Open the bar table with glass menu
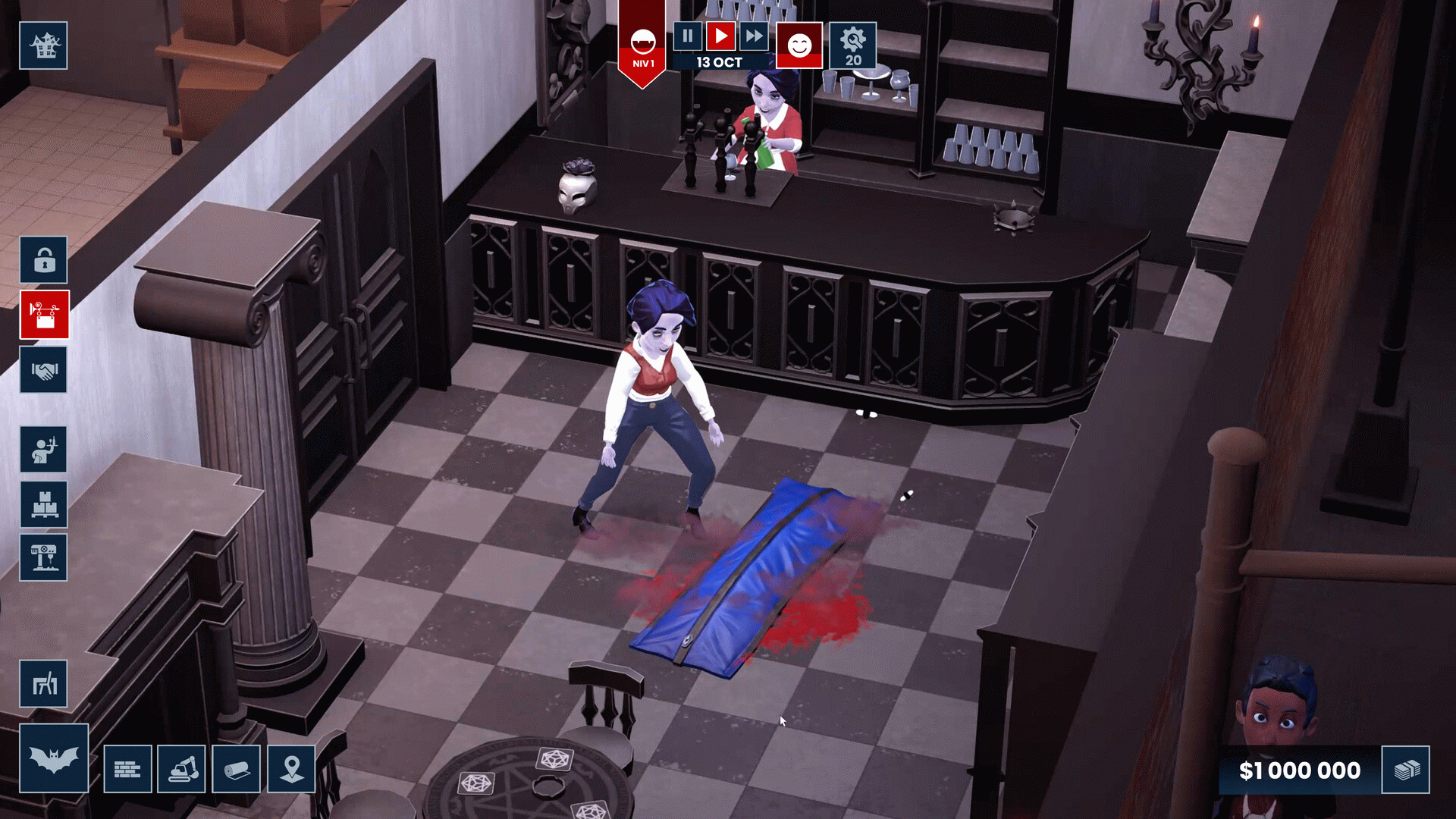This screenshot has width=1456, height=819. point(44,557)
